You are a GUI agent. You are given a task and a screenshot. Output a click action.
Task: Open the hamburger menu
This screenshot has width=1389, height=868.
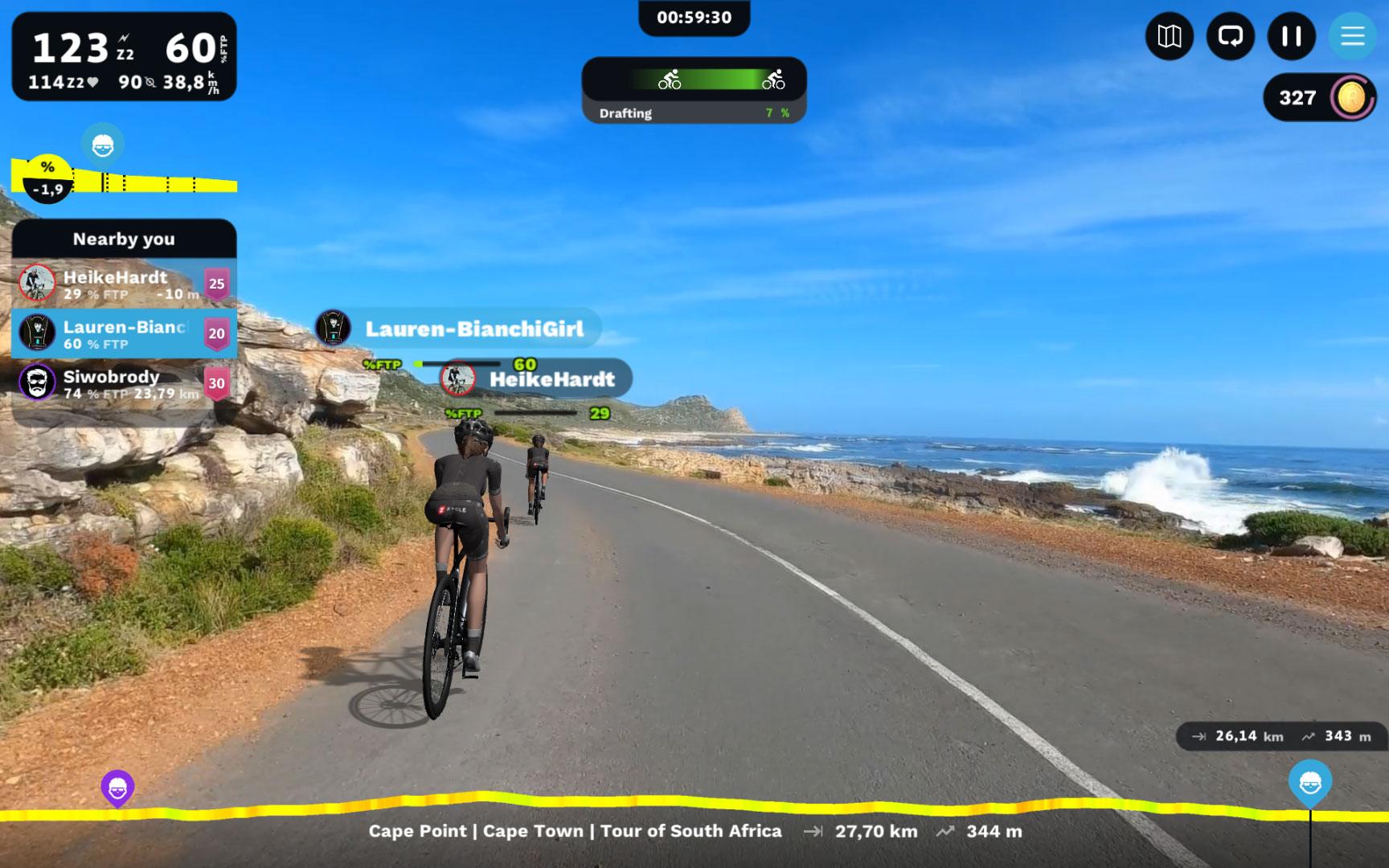[x=1352, y=36]
